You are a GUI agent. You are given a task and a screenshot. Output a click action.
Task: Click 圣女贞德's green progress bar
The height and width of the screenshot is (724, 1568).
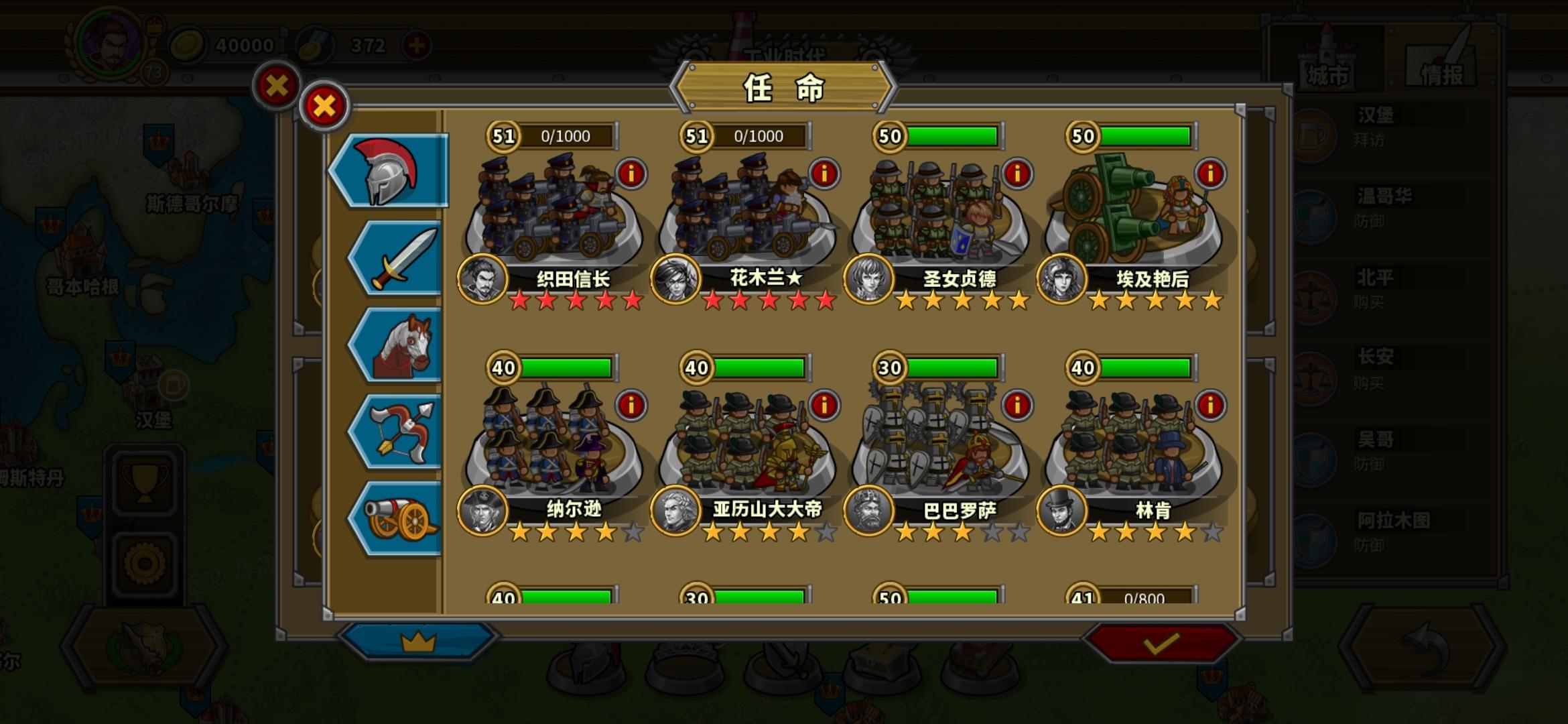pyautogui.click(x=952, y=136)
